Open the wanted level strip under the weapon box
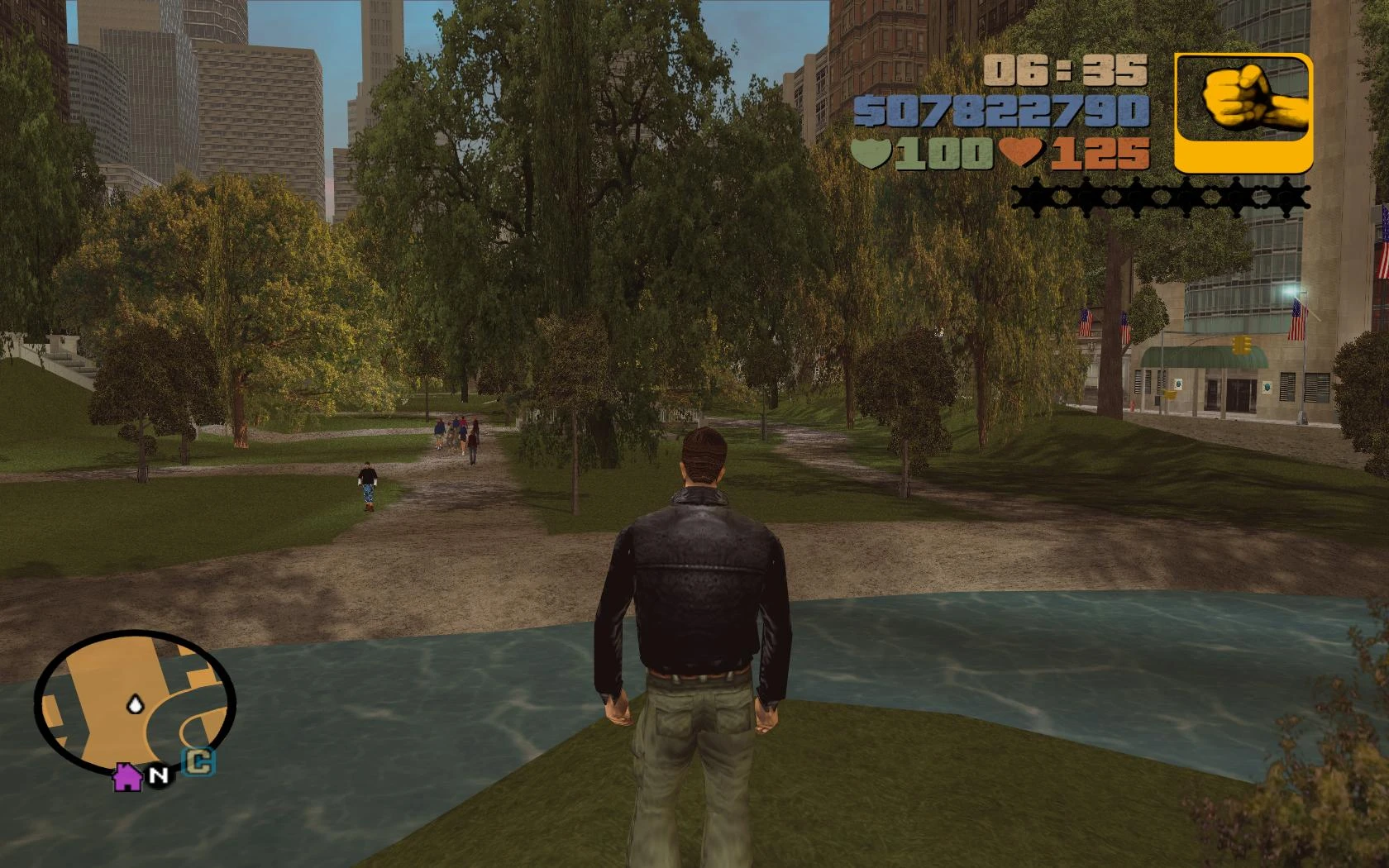 click(x=1162, y=197)
